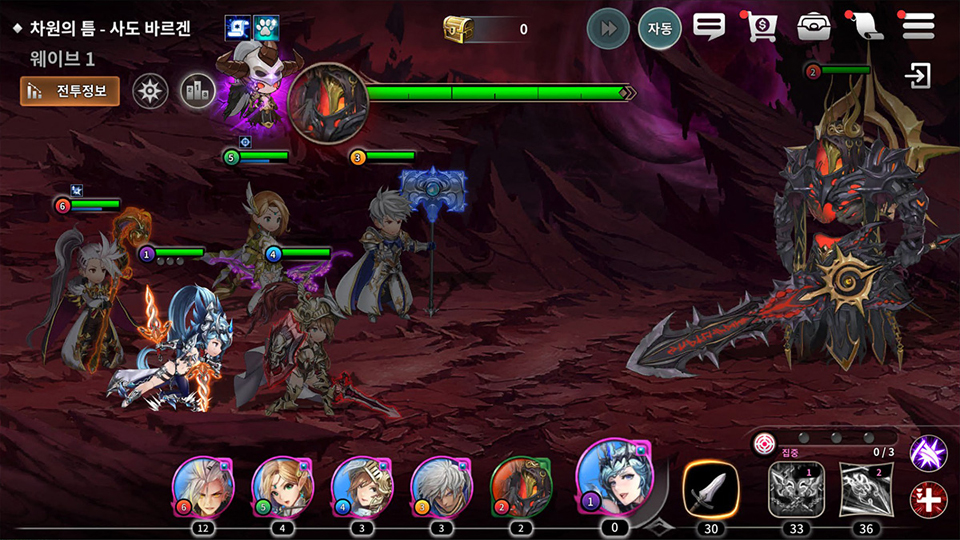Use the skill with cooldown 36
Viewport: 960px width, 540px height.
click(867, 489)
